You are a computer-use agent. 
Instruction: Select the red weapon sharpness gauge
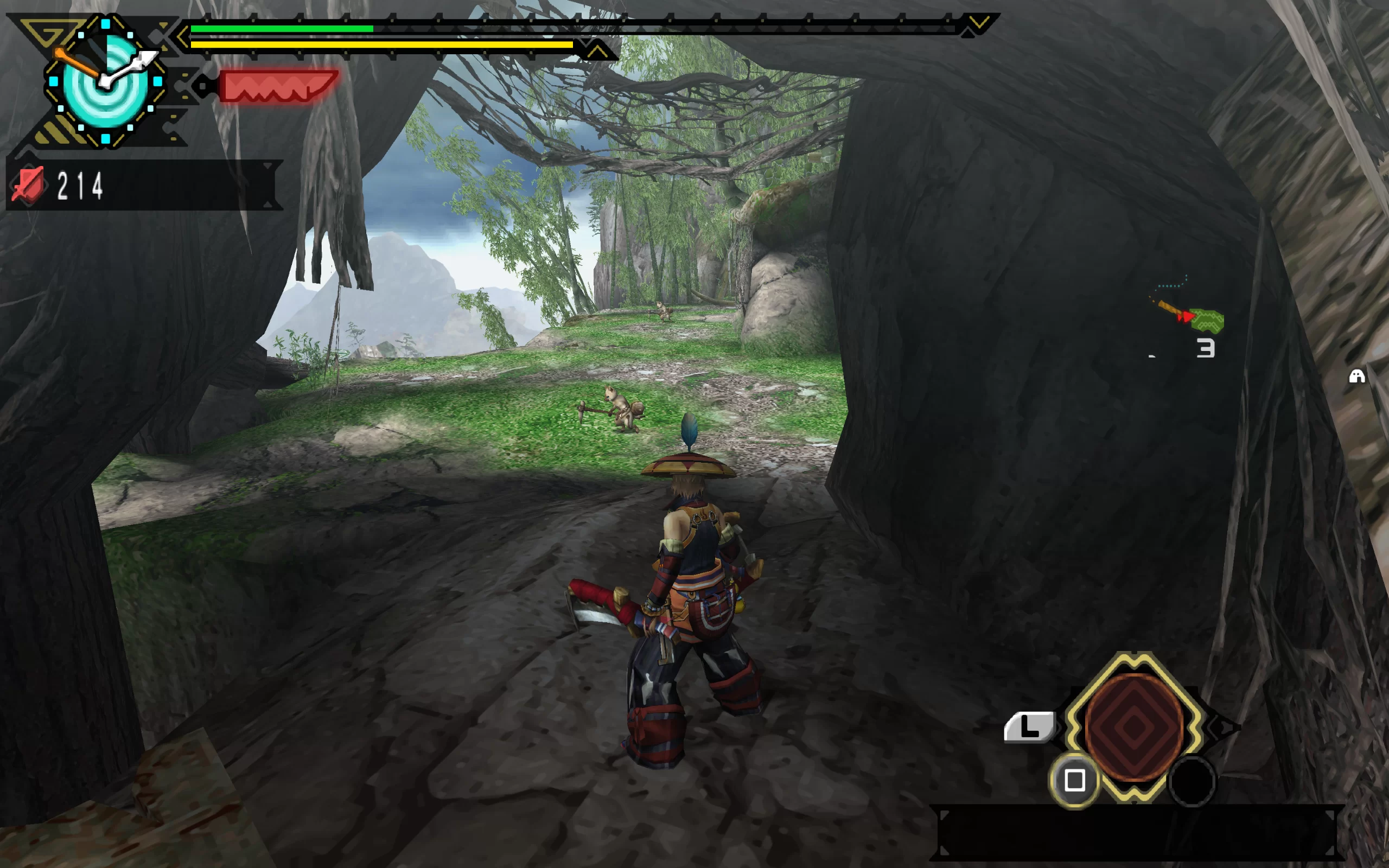coord(277,87)
